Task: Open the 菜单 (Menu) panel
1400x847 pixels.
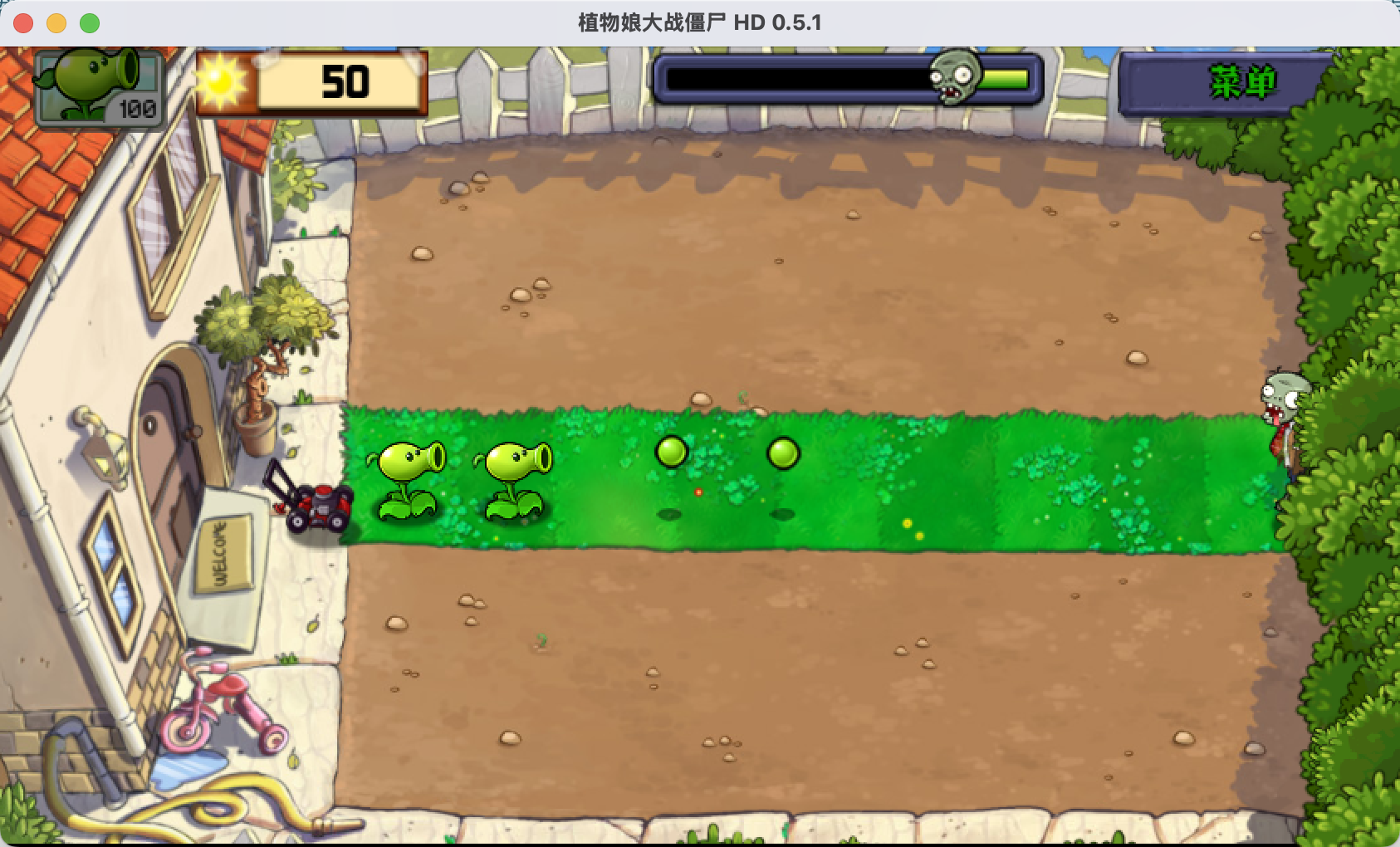Action: (1243, 81)
